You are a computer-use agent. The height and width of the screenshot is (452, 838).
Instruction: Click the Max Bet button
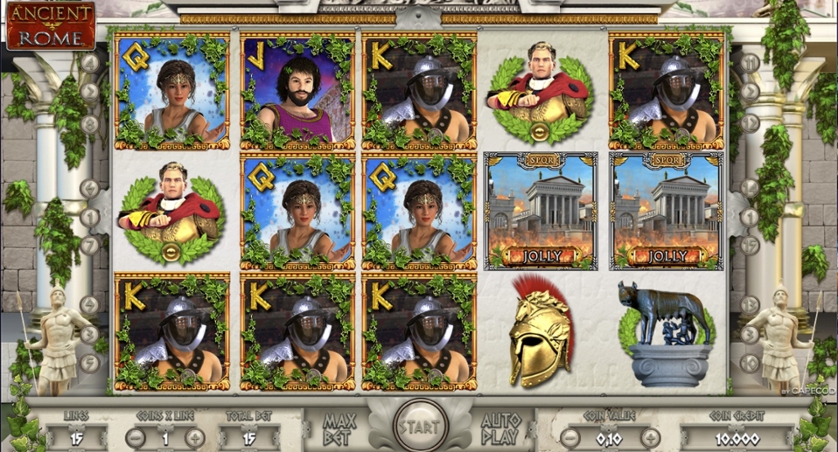click(x=339, y=428)
